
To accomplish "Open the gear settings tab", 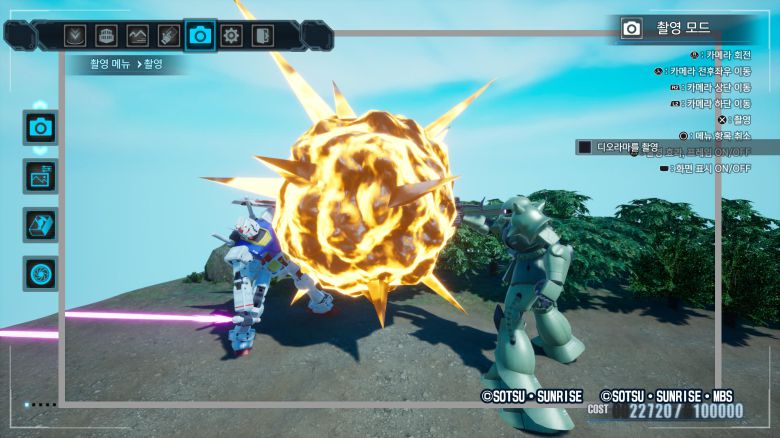I will pyautogui.click(x=232, y=36).
